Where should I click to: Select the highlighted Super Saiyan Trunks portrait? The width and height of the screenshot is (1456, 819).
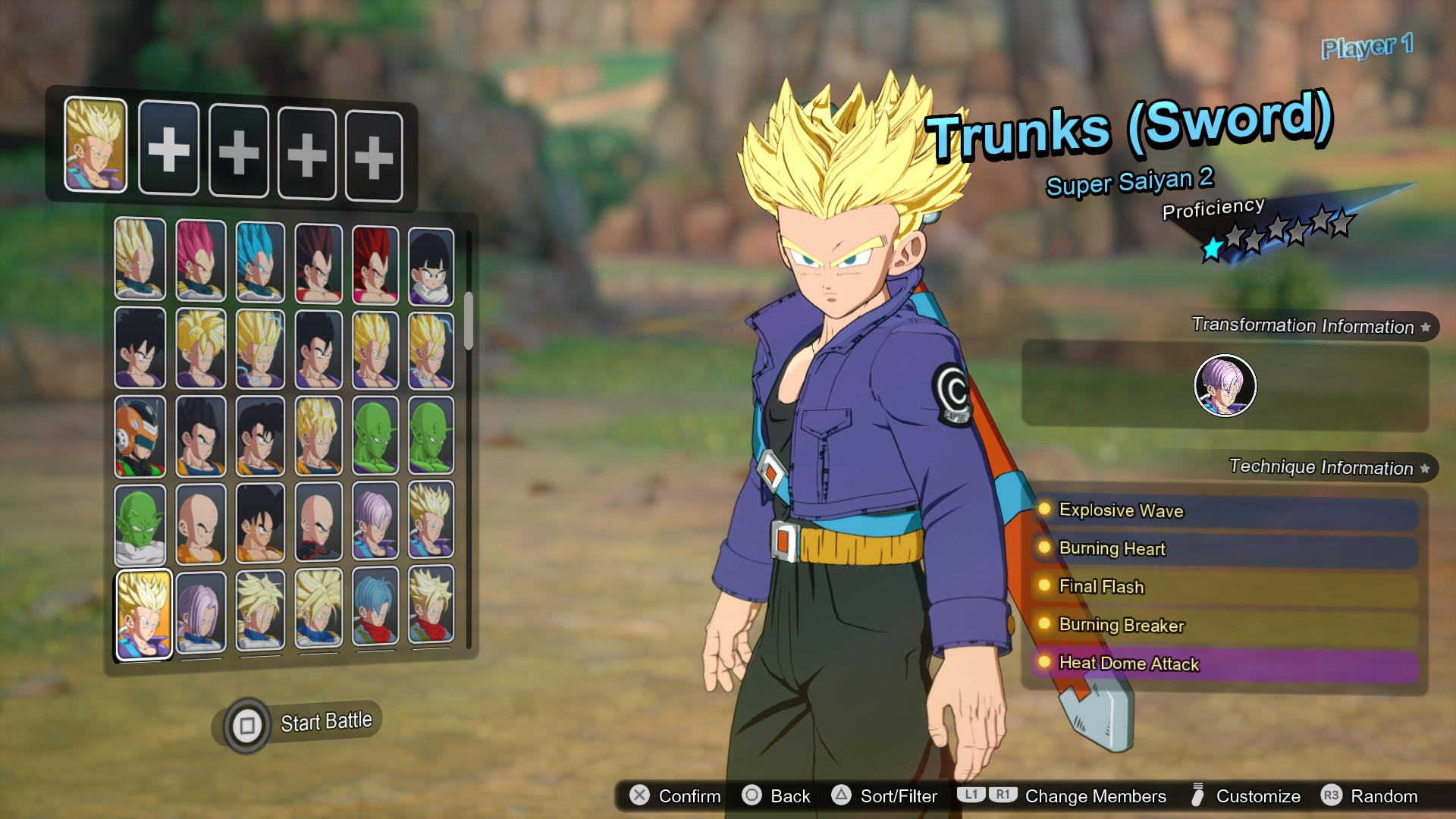point(143,613)
